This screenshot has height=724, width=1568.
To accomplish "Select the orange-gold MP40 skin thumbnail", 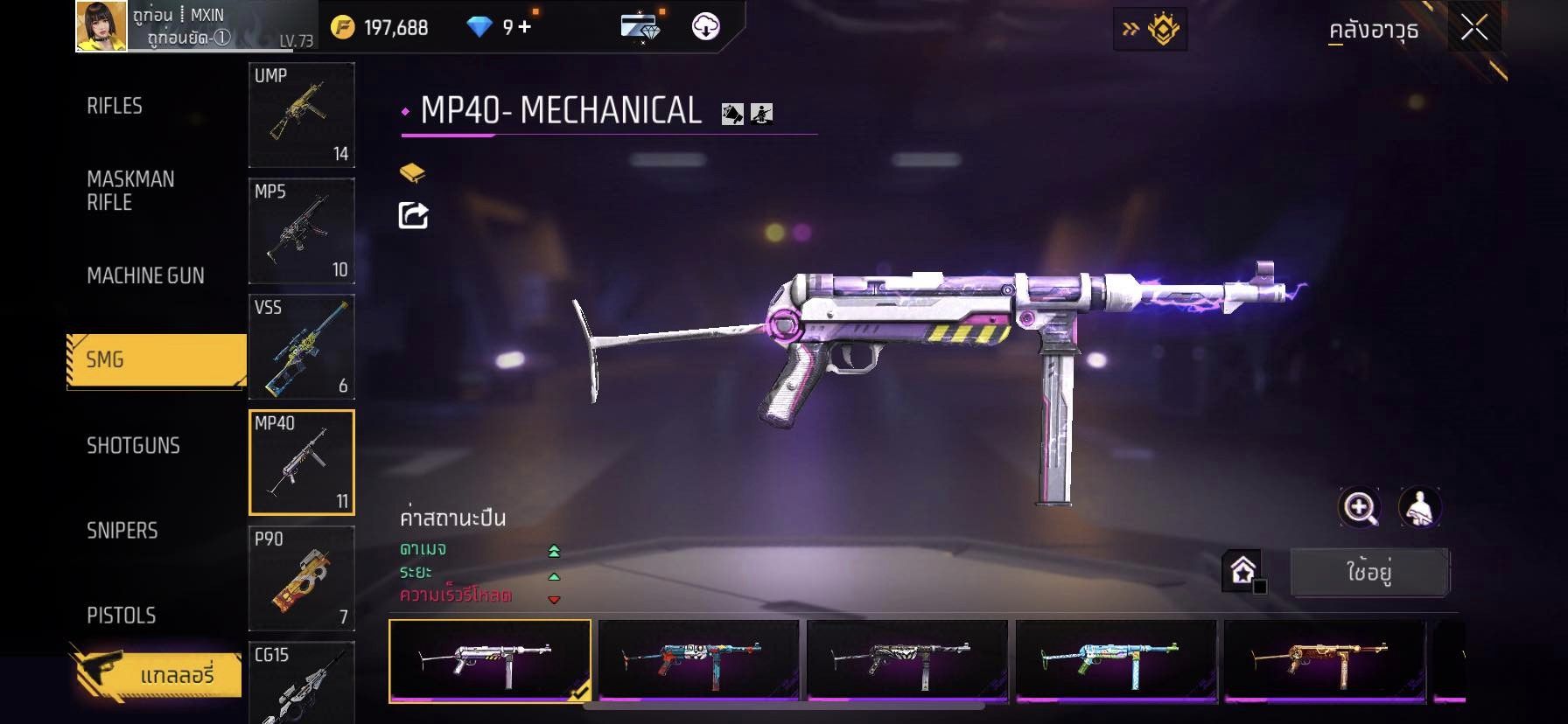I will tap(1325, 661).
